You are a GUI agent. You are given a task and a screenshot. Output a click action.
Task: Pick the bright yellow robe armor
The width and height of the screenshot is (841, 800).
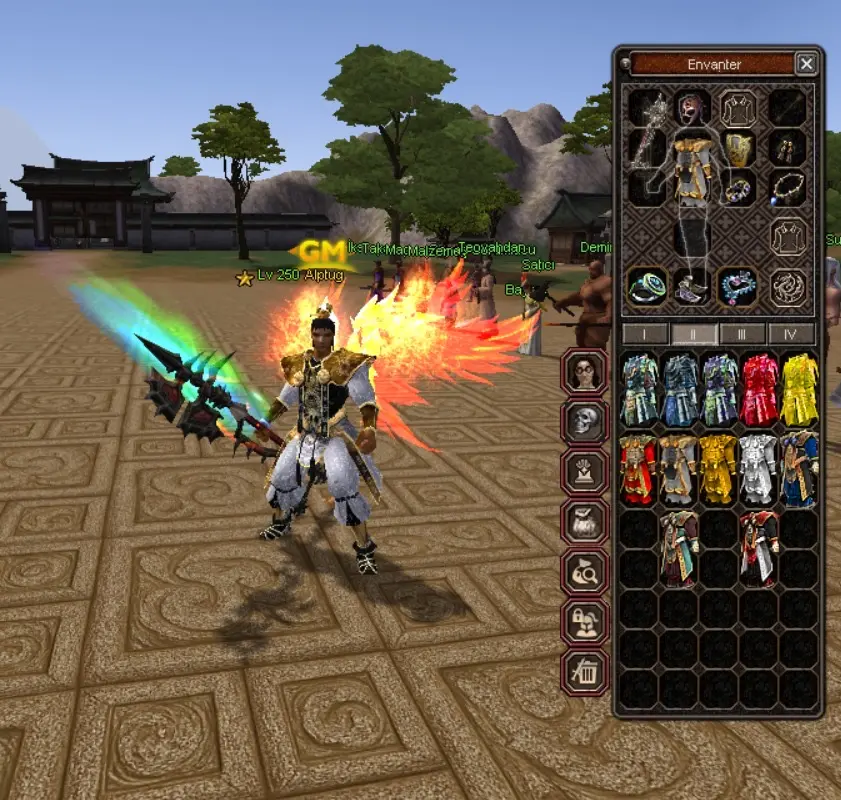tap(799, 390)
